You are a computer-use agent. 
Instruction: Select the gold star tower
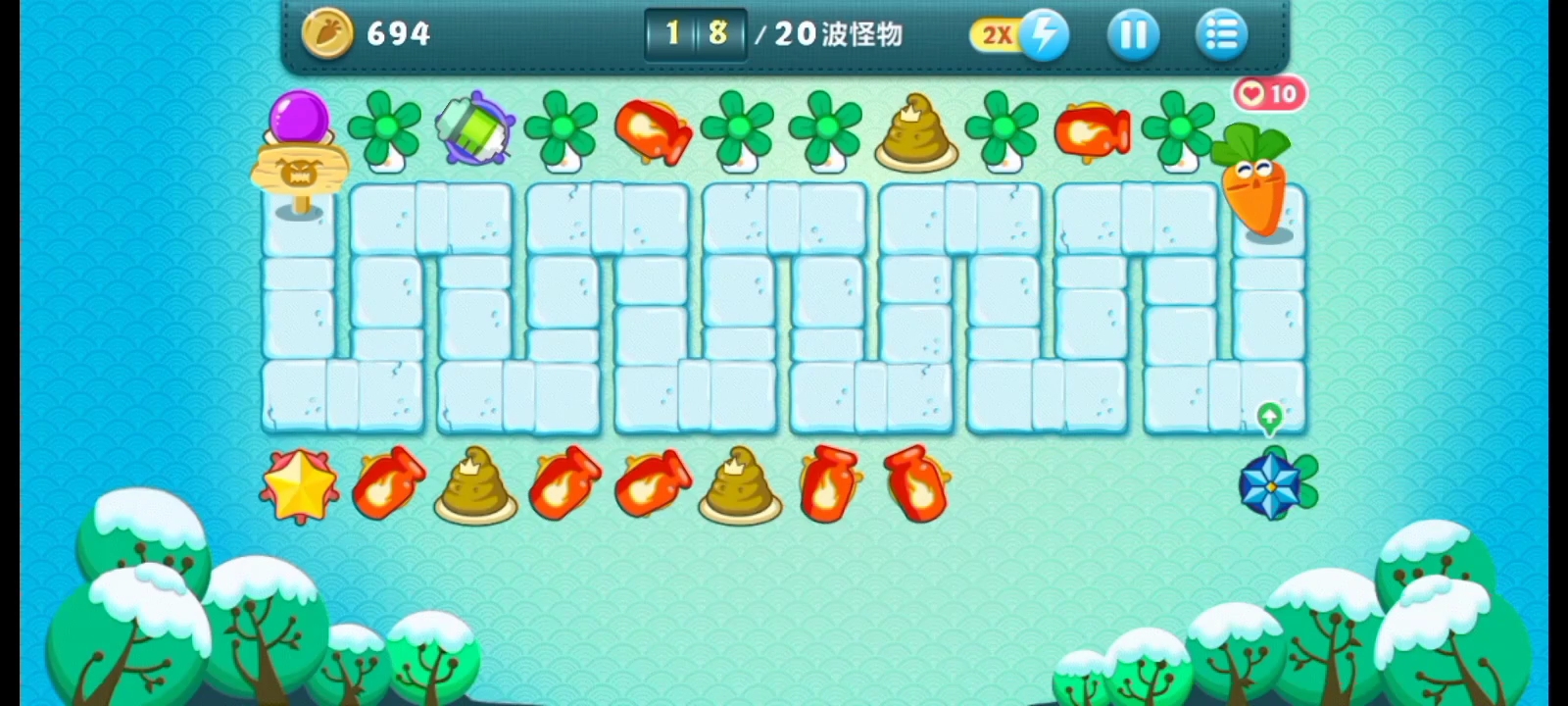[299, 483]
